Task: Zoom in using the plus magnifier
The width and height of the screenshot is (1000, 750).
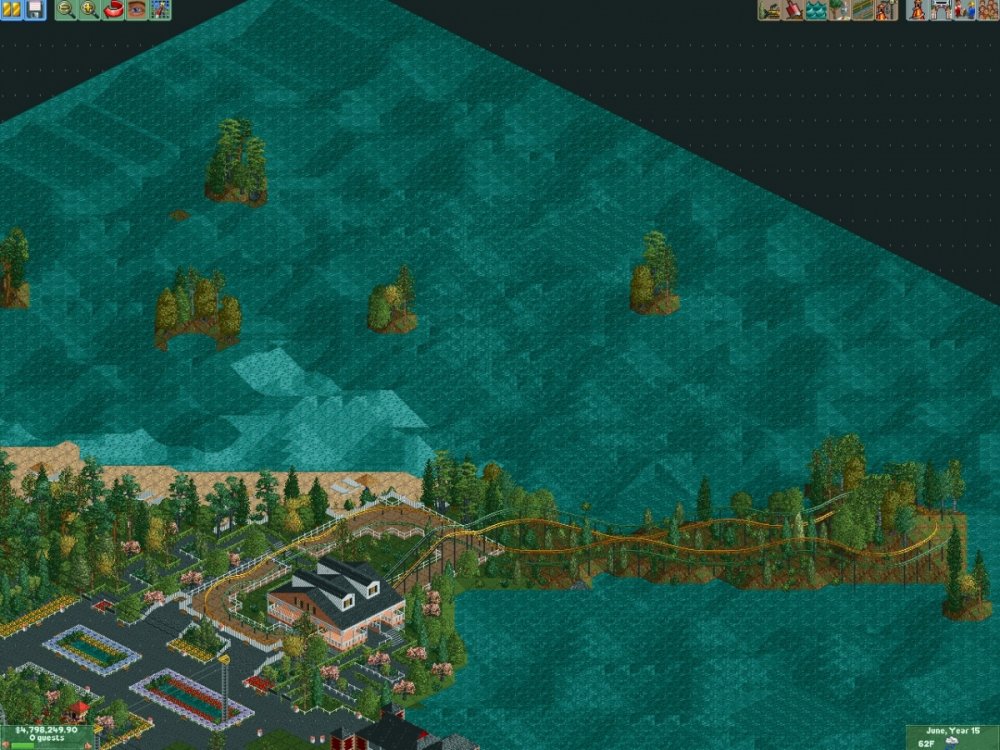Action: pos(89,10)
